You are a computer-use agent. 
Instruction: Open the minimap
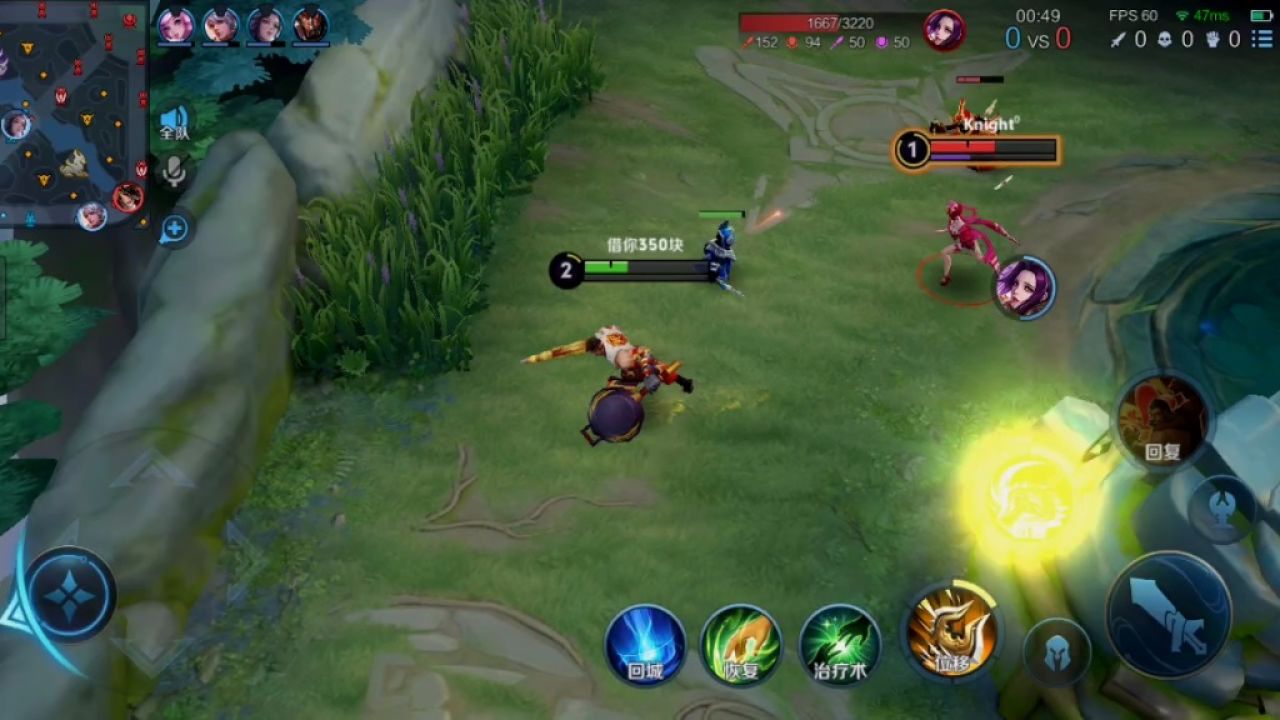(72, 112)
